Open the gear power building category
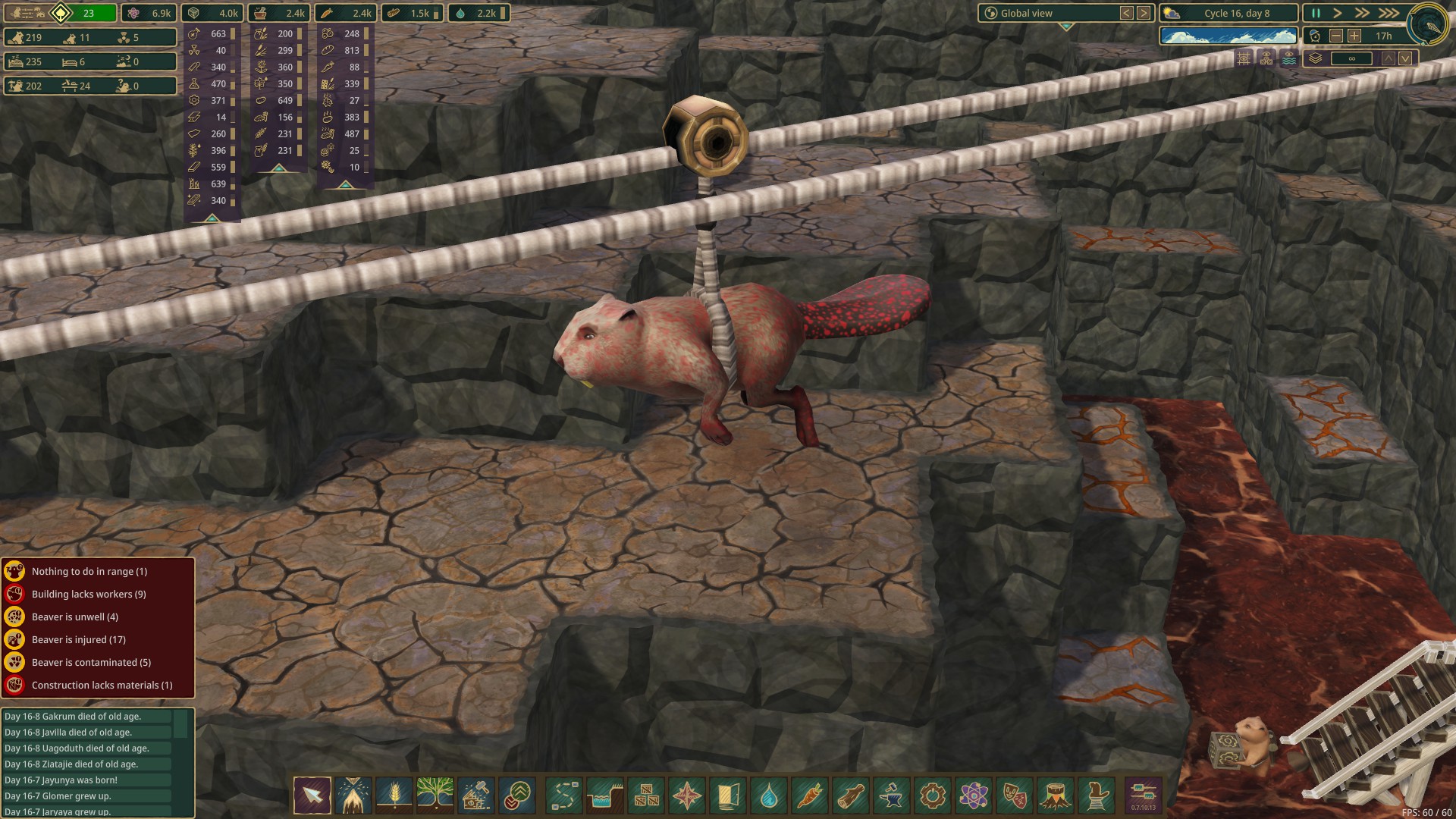Image resolution: width=1456 pixels, height=819 pixels. [933, 795]
